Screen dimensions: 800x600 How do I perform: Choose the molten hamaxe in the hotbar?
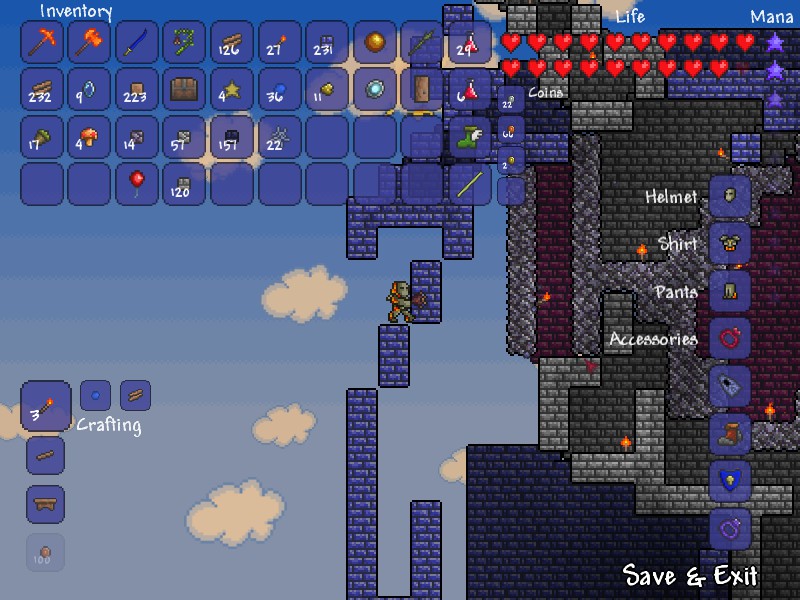click(x=89, y=42)
